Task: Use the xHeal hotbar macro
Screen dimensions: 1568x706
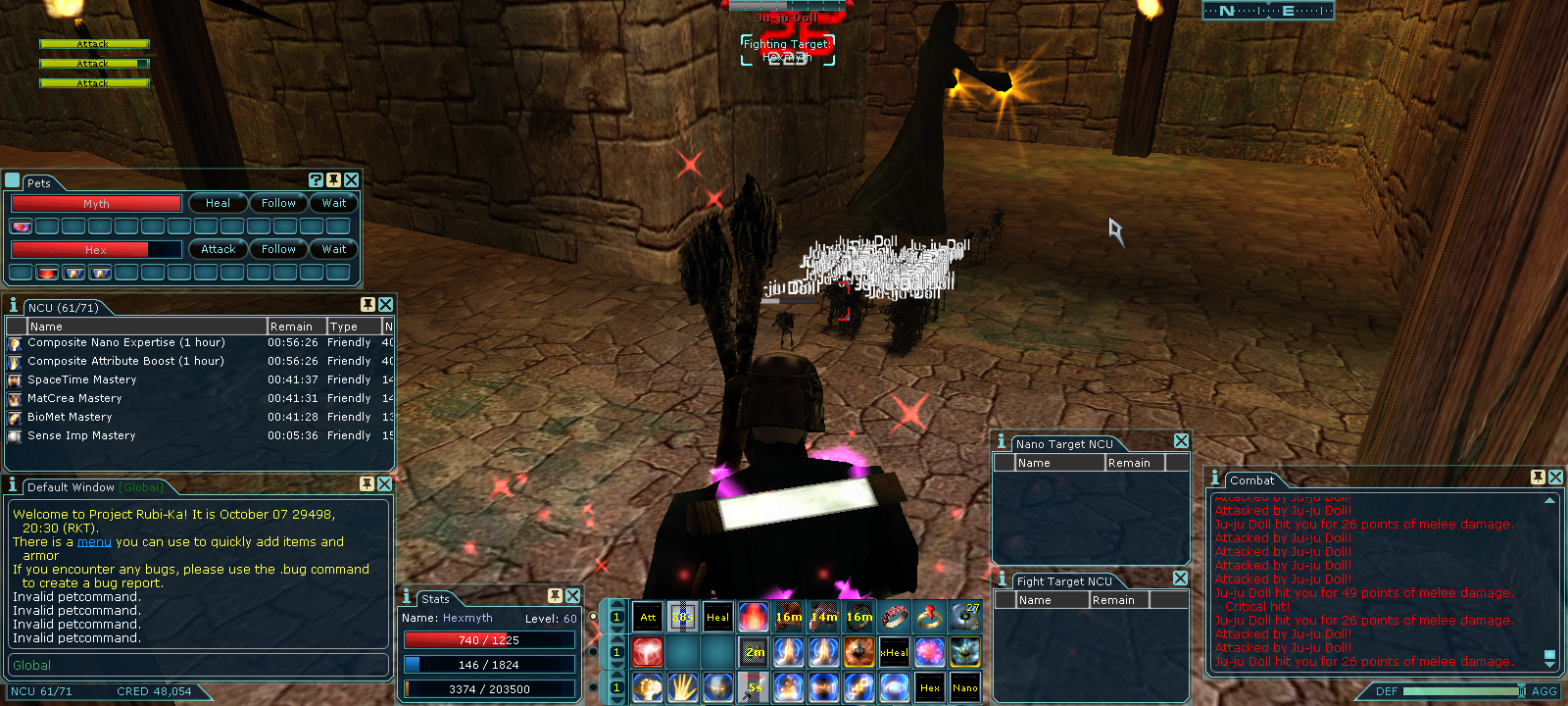Action: pyautogui.click(x=894, y=652)
